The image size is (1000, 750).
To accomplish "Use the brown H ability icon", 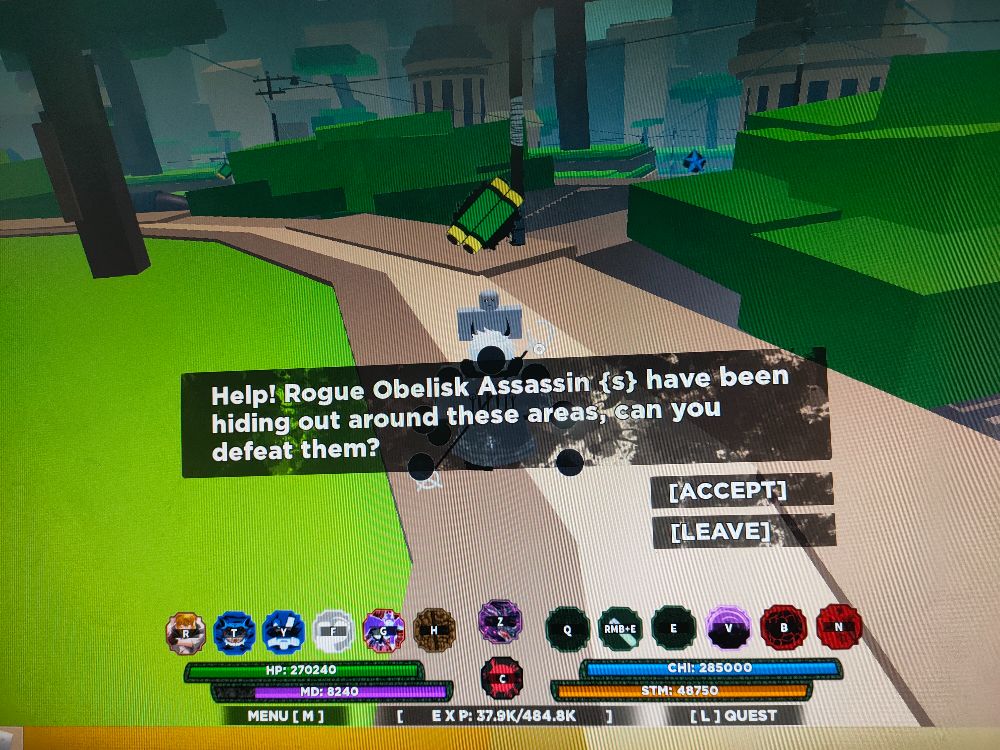I will (x=434, y=630).
